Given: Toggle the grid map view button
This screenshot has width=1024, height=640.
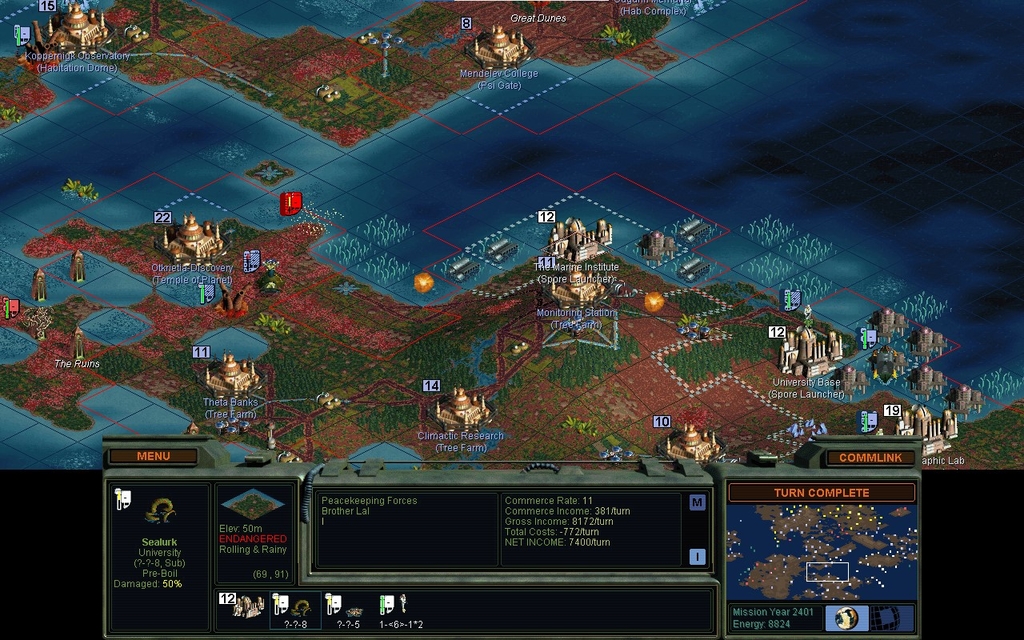Looking at the screenshot, I should pos(884,617).
